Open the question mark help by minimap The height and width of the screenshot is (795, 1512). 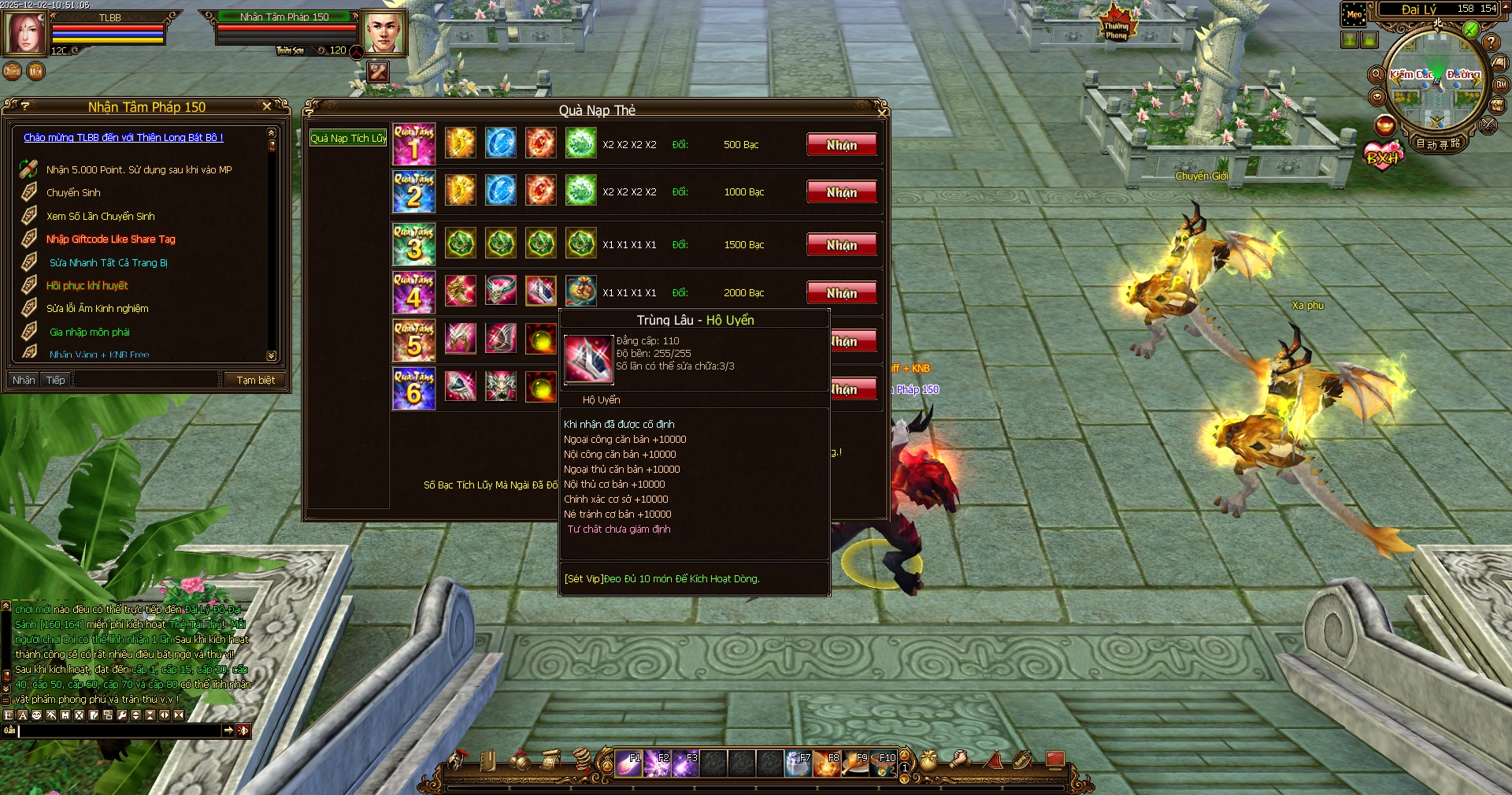click(1491, 43)
